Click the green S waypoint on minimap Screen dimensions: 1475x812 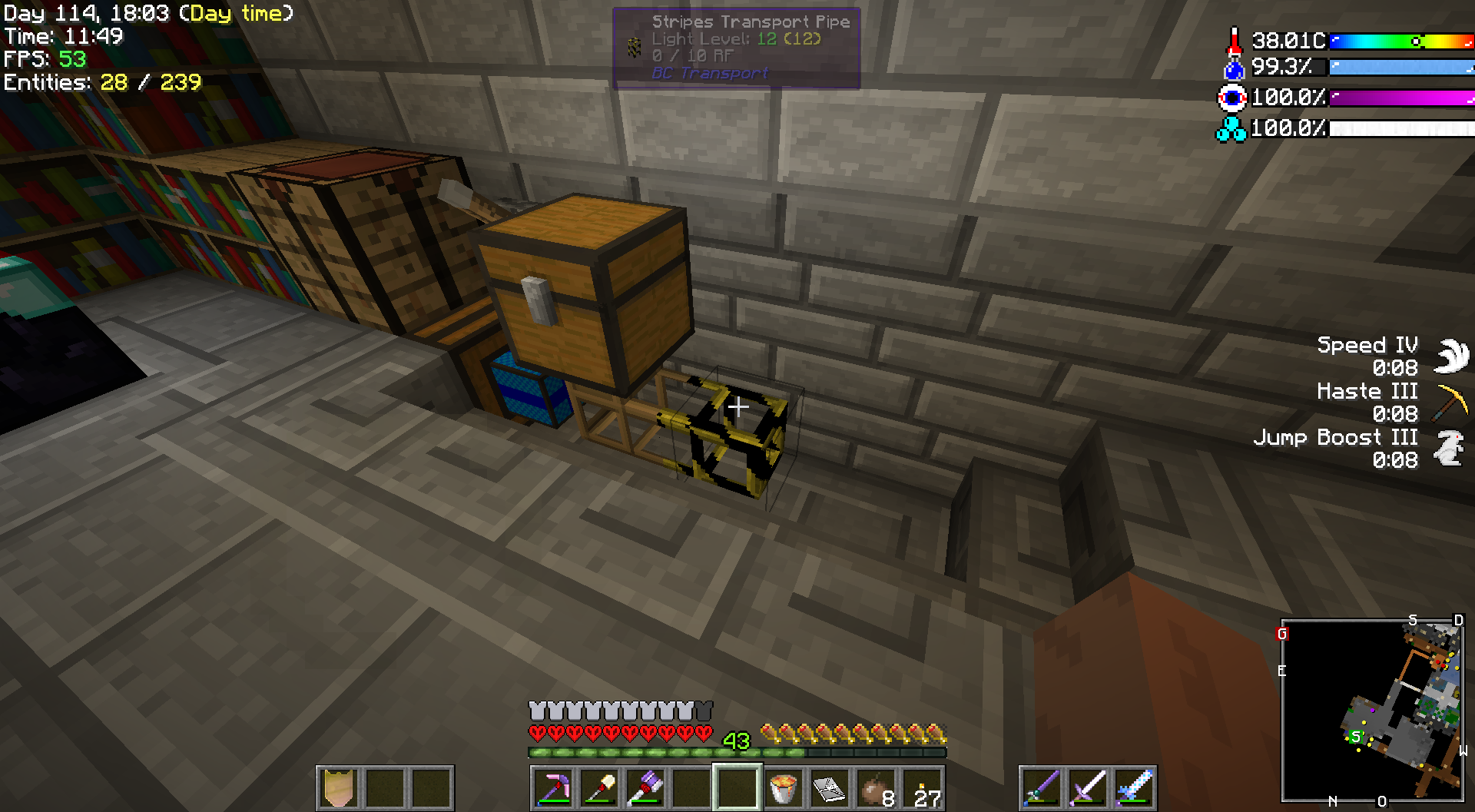[1356, 737]
